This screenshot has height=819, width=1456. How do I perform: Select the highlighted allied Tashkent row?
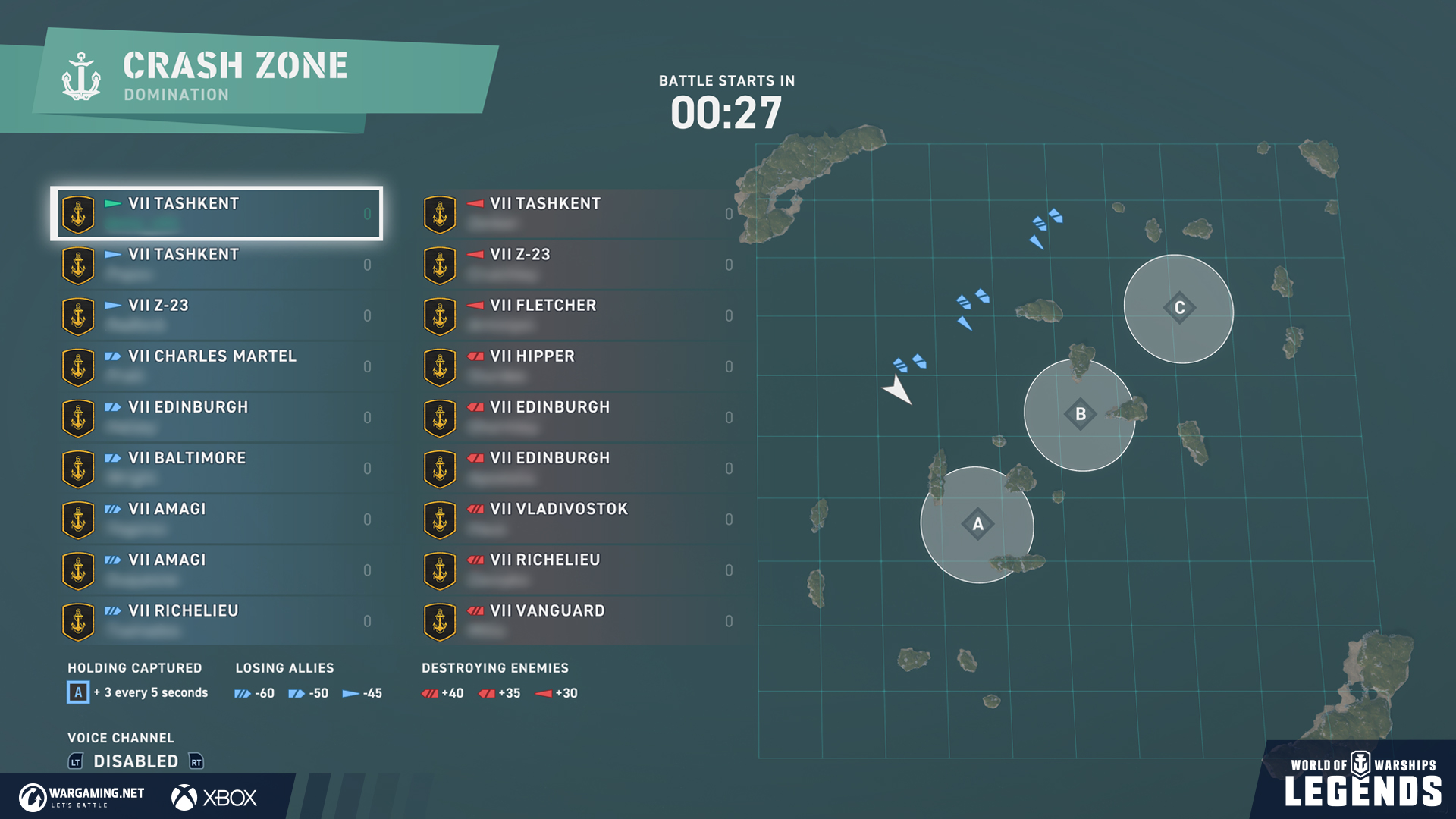(x=217, y=213)
